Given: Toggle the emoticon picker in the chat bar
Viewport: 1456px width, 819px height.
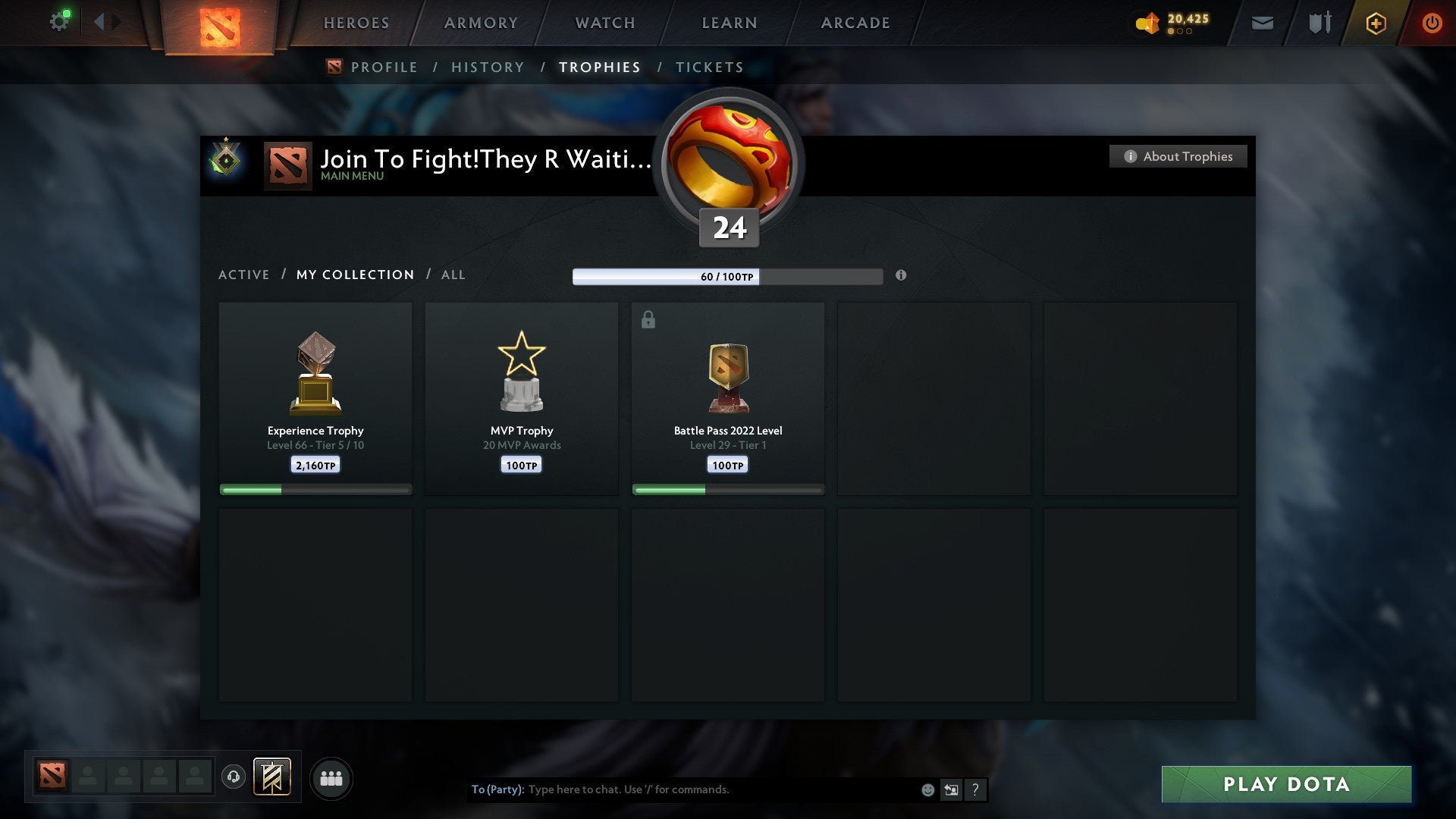Looking at the screenshot, I should pyautogui.click(x=927, y=789).
